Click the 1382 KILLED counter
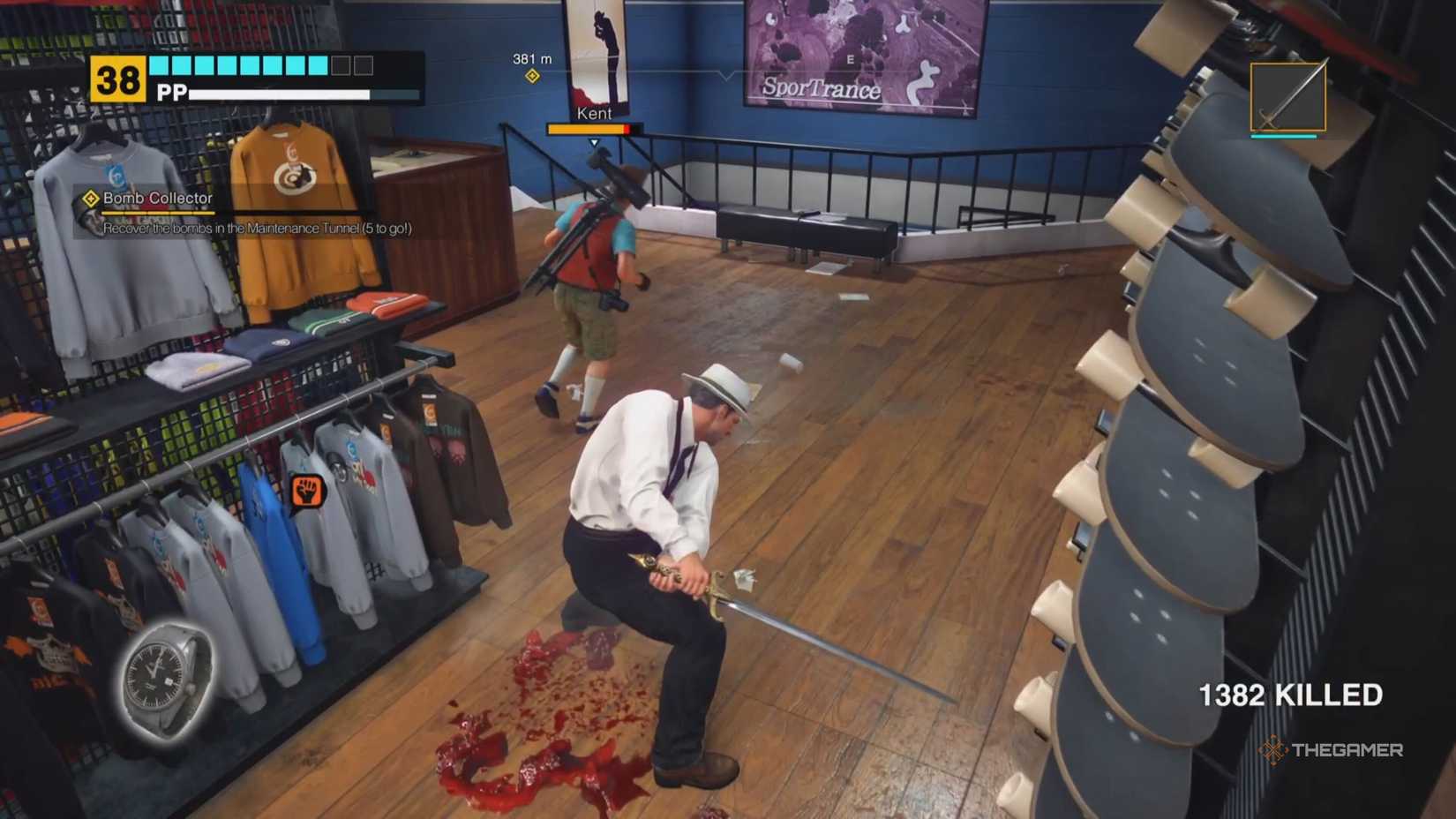 (x=1293, y=695)
